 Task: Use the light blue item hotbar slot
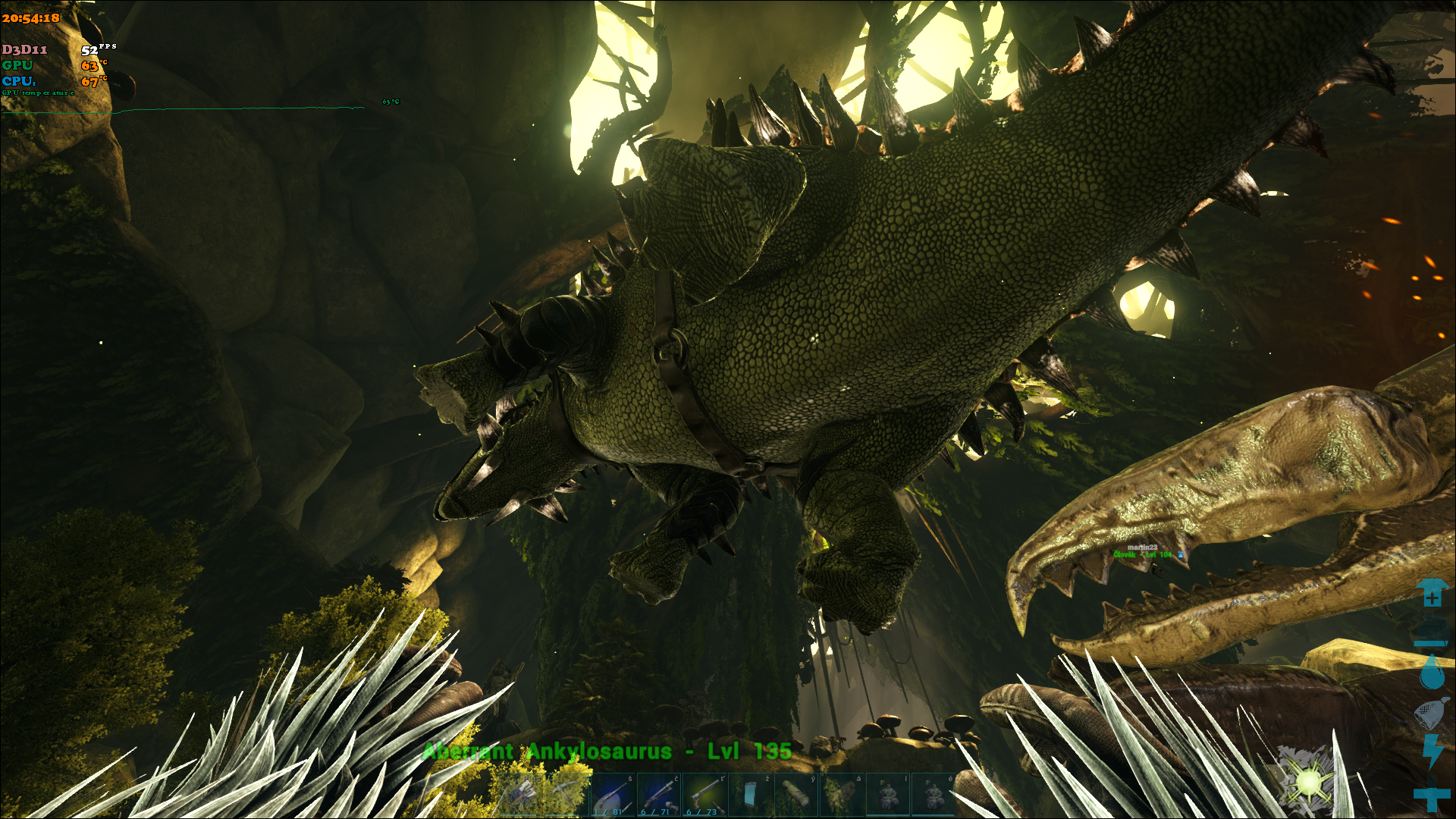coord(750,795)
